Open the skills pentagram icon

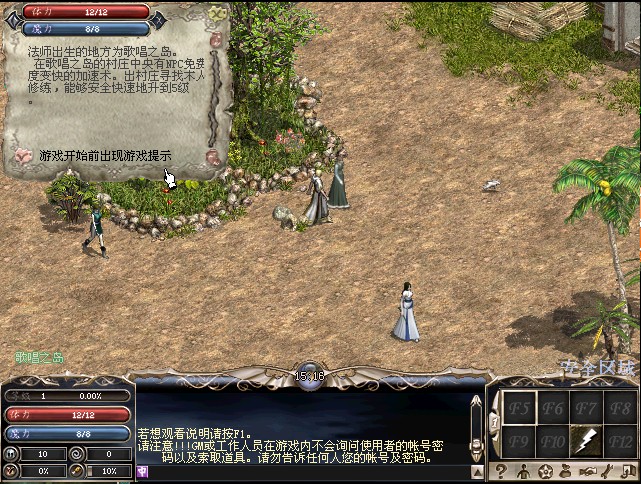click(x=545, y=471)
